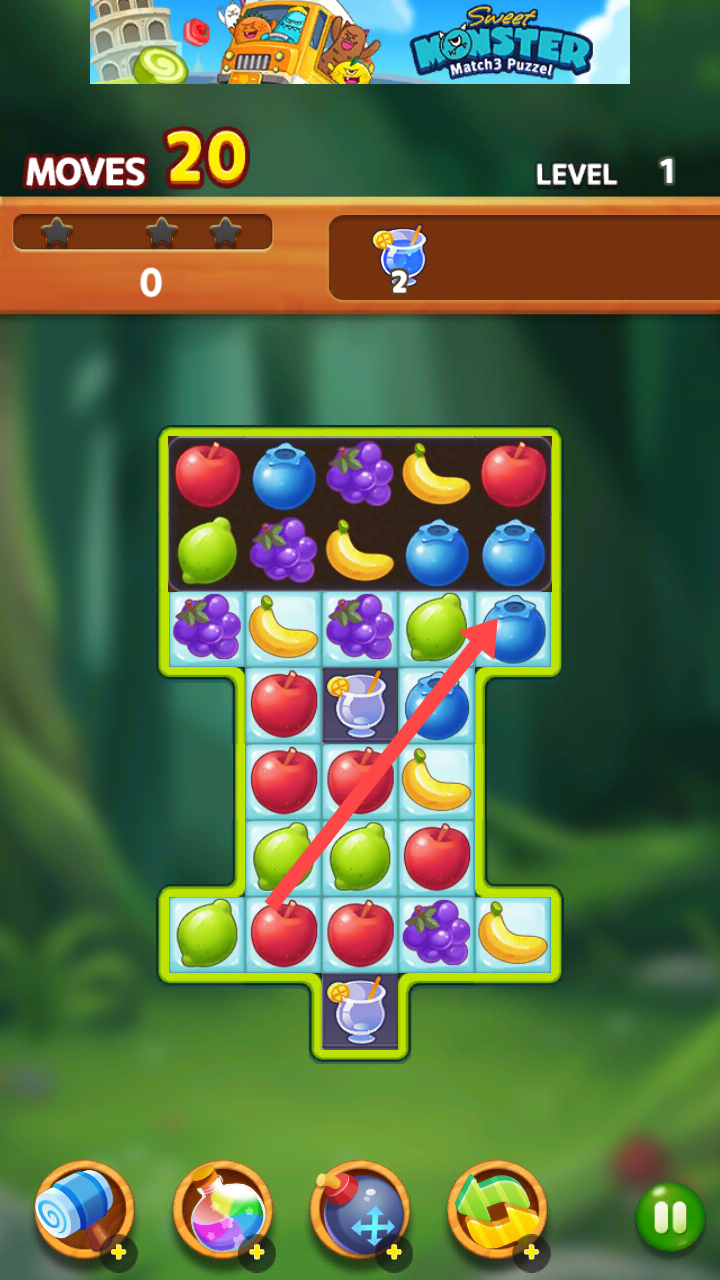The height and width of the screenshot is (1280, 720).
Task: Open the Sweet Monster Match3 ad banner
Action: 360,42
